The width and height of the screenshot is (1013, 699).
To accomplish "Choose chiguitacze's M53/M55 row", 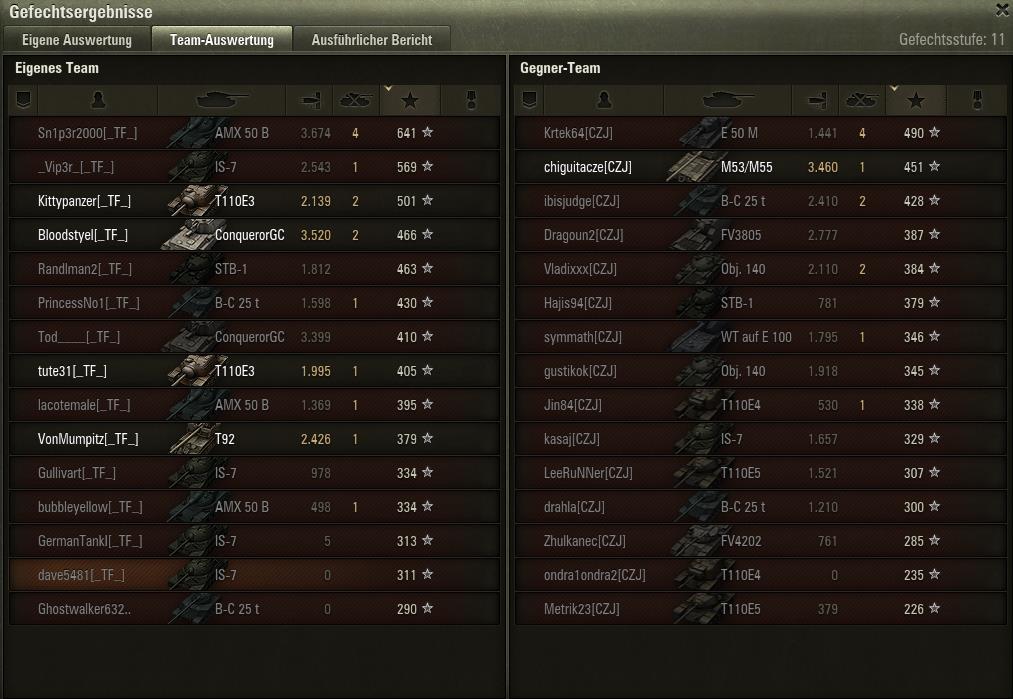I will coord(760,167).
